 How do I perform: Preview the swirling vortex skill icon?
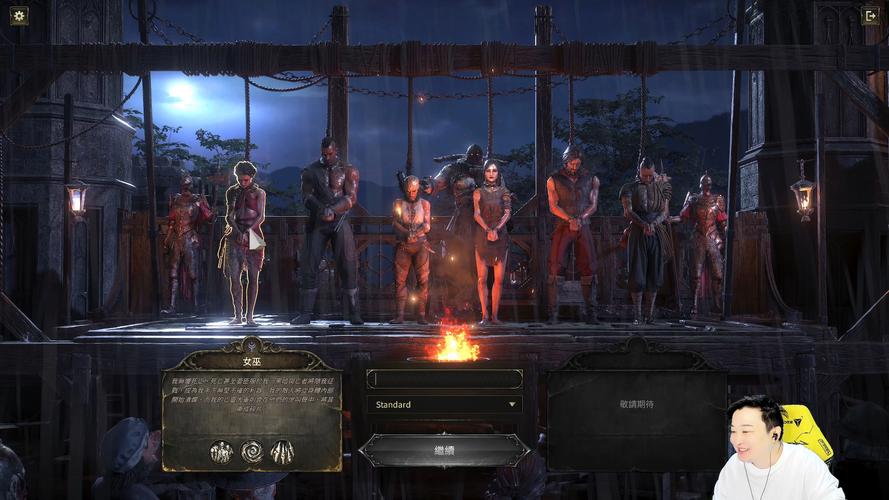click(x=251, y=452)
